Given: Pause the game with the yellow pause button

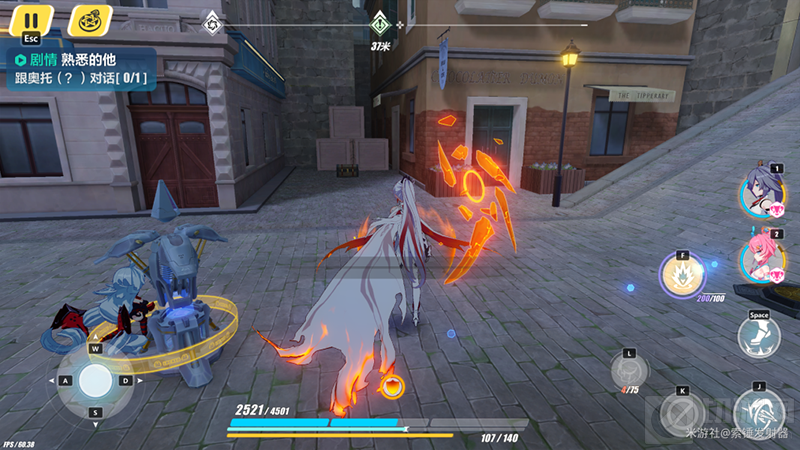Looking at the screenshot, I should (31, 19).
